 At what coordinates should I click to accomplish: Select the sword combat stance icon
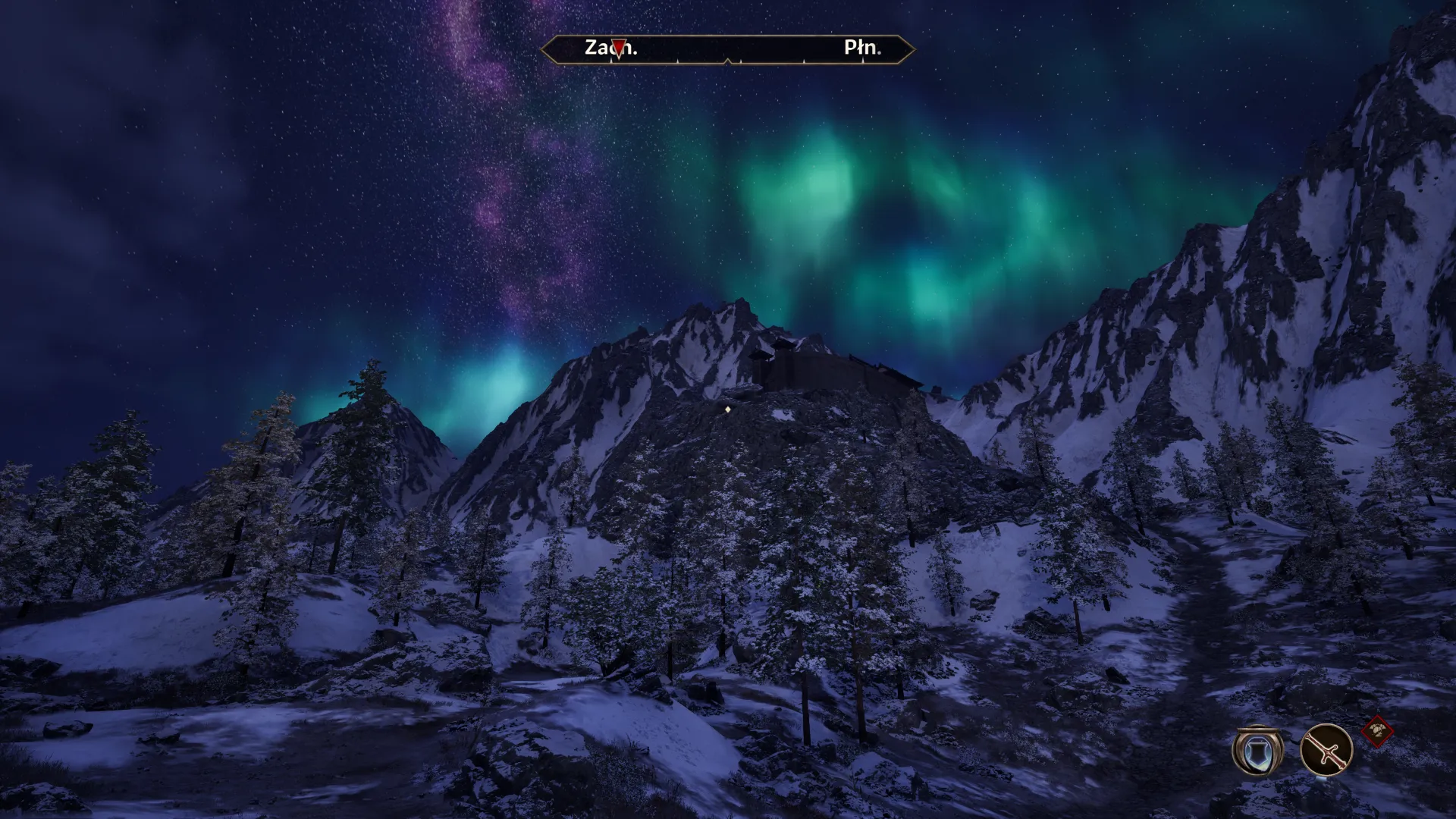pyautogui.click(x=1326, y=750)
